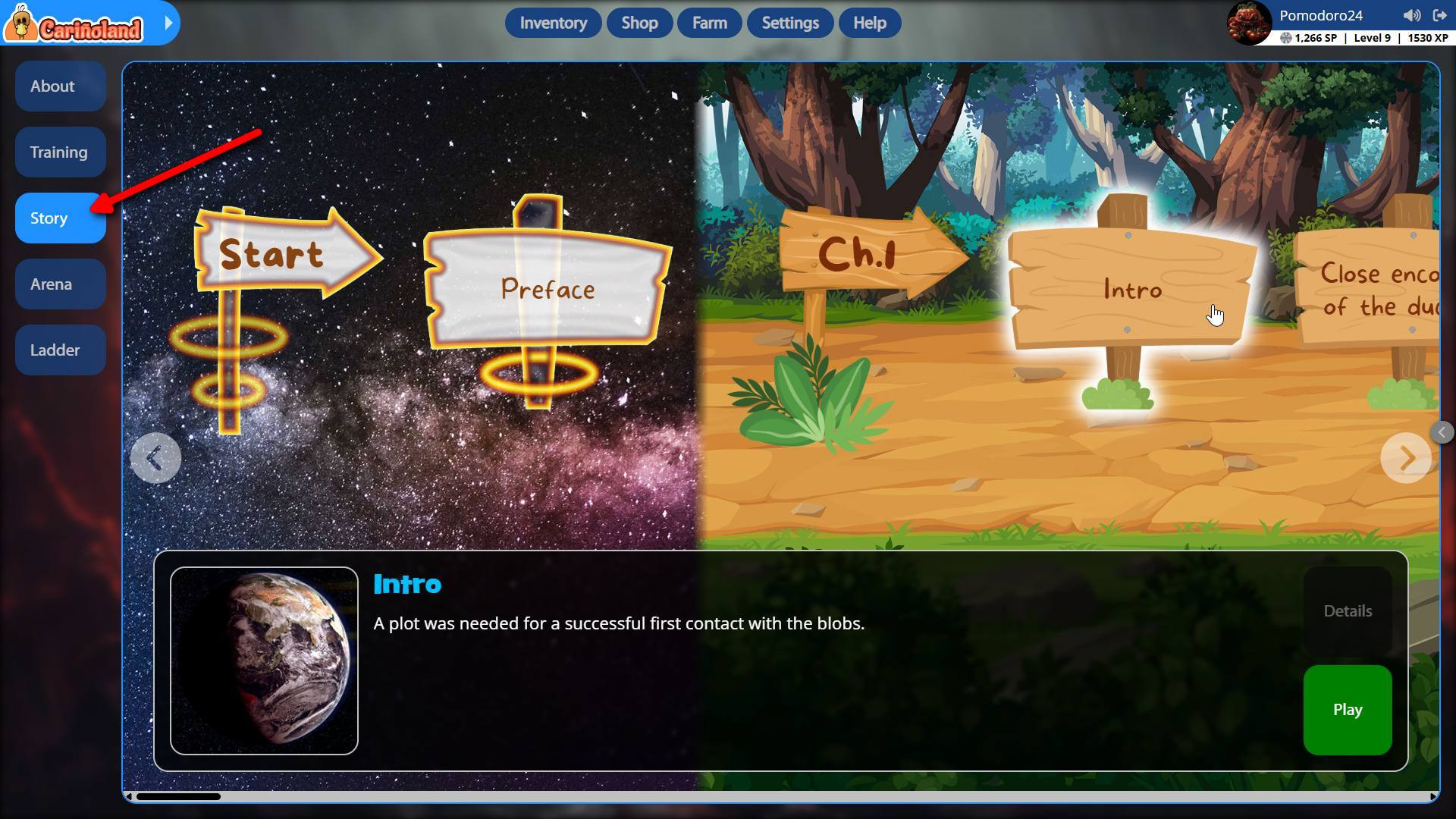This screenshot has width=1456, height=819.
Task: Select the Training tab
Action: click(x=60, y=152)
